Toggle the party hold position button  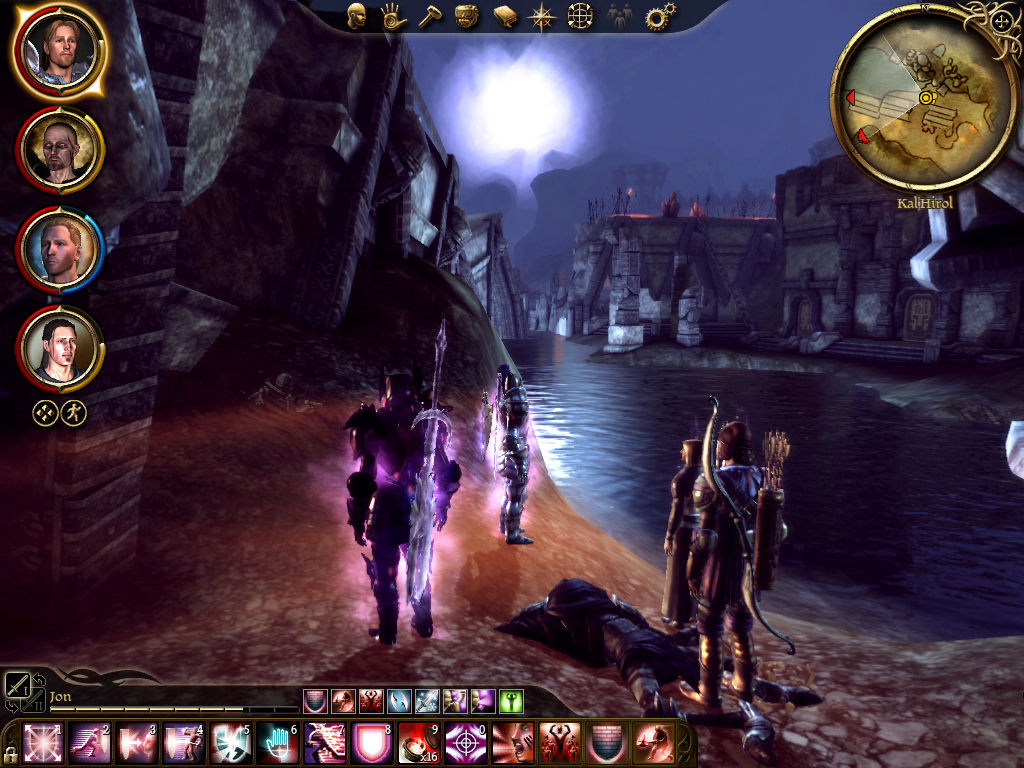(x=45, y=413)
